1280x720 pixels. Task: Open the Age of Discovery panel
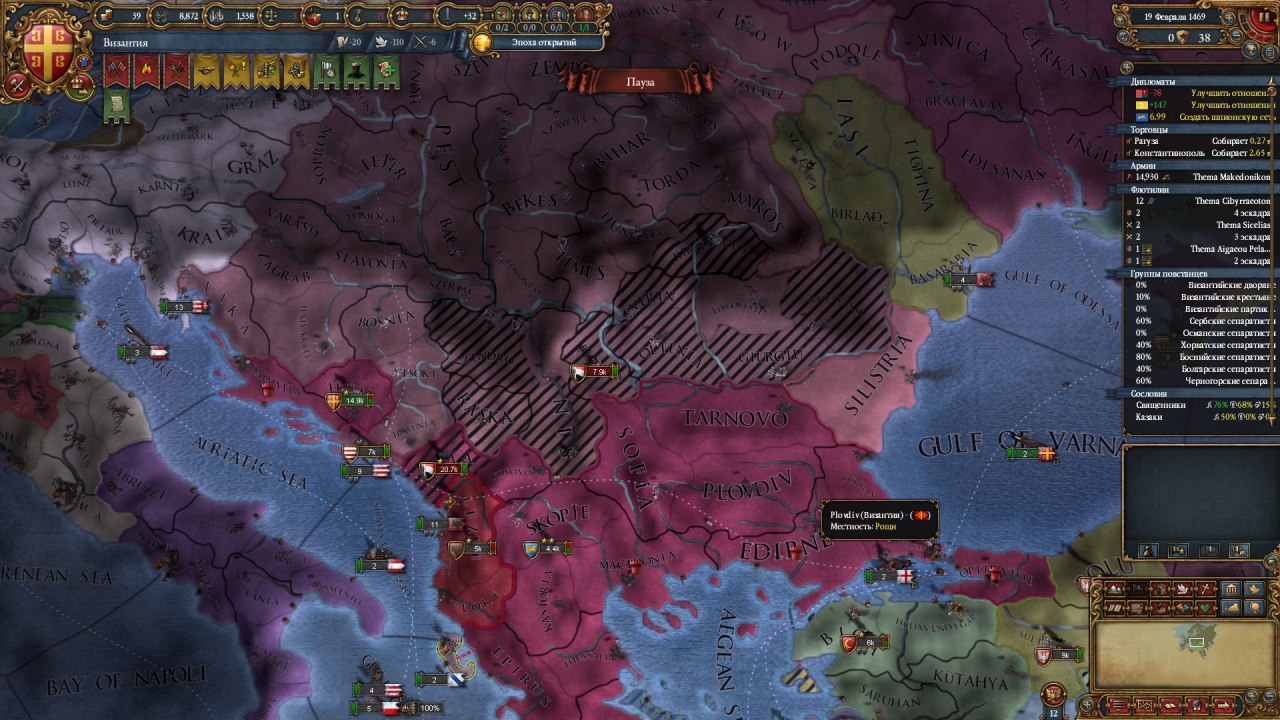tap(540, 42)
